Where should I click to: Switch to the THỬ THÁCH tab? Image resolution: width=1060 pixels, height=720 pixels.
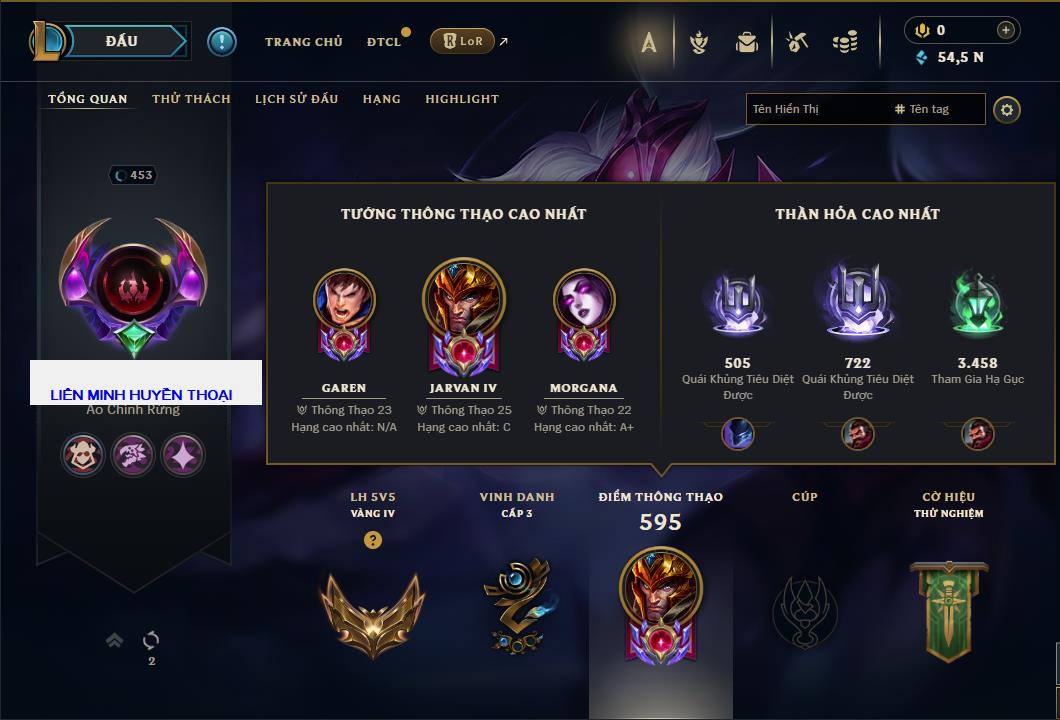click(191, 99)
